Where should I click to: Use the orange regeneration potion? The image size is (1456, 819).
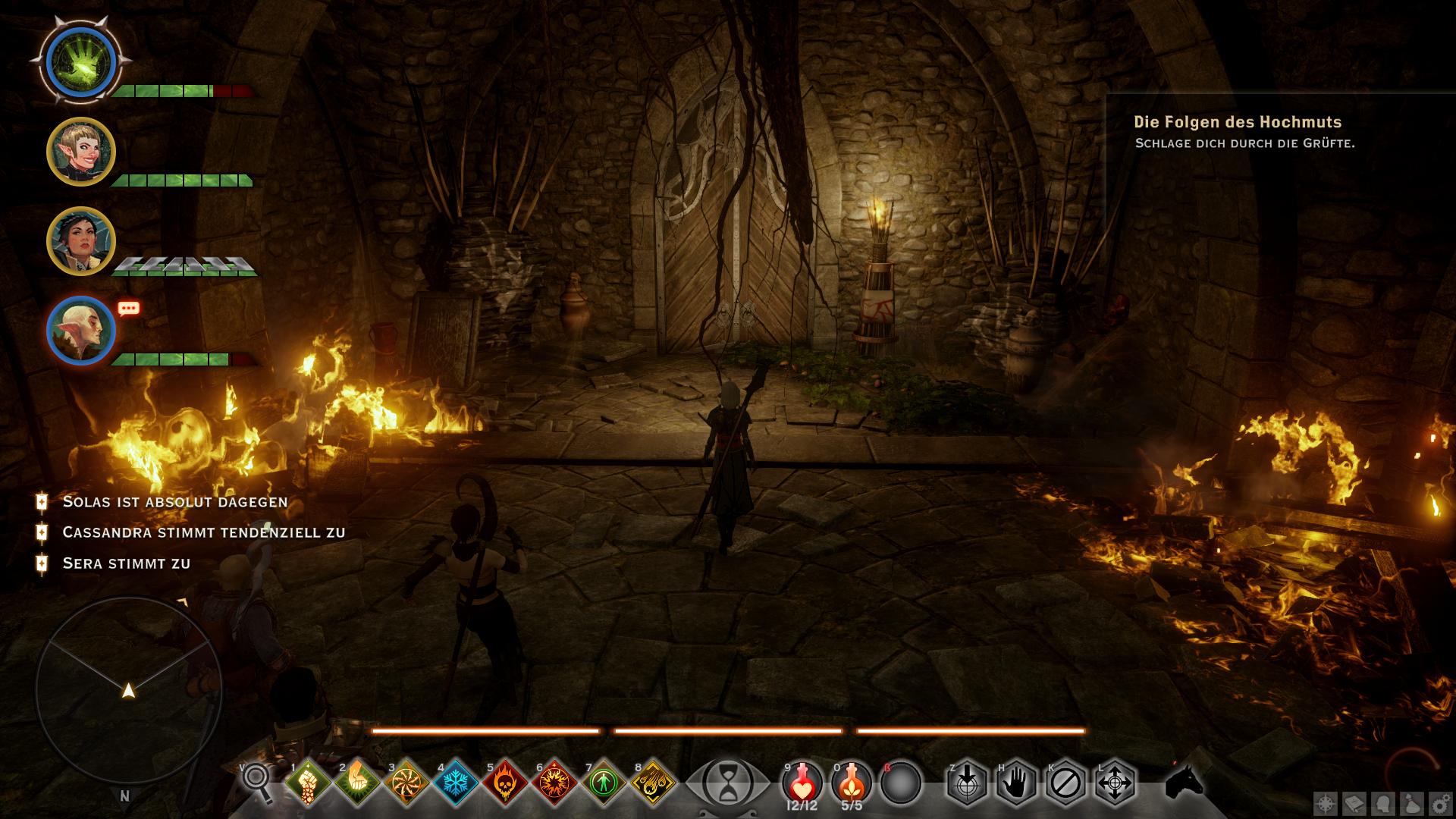(x=852, y=781)
